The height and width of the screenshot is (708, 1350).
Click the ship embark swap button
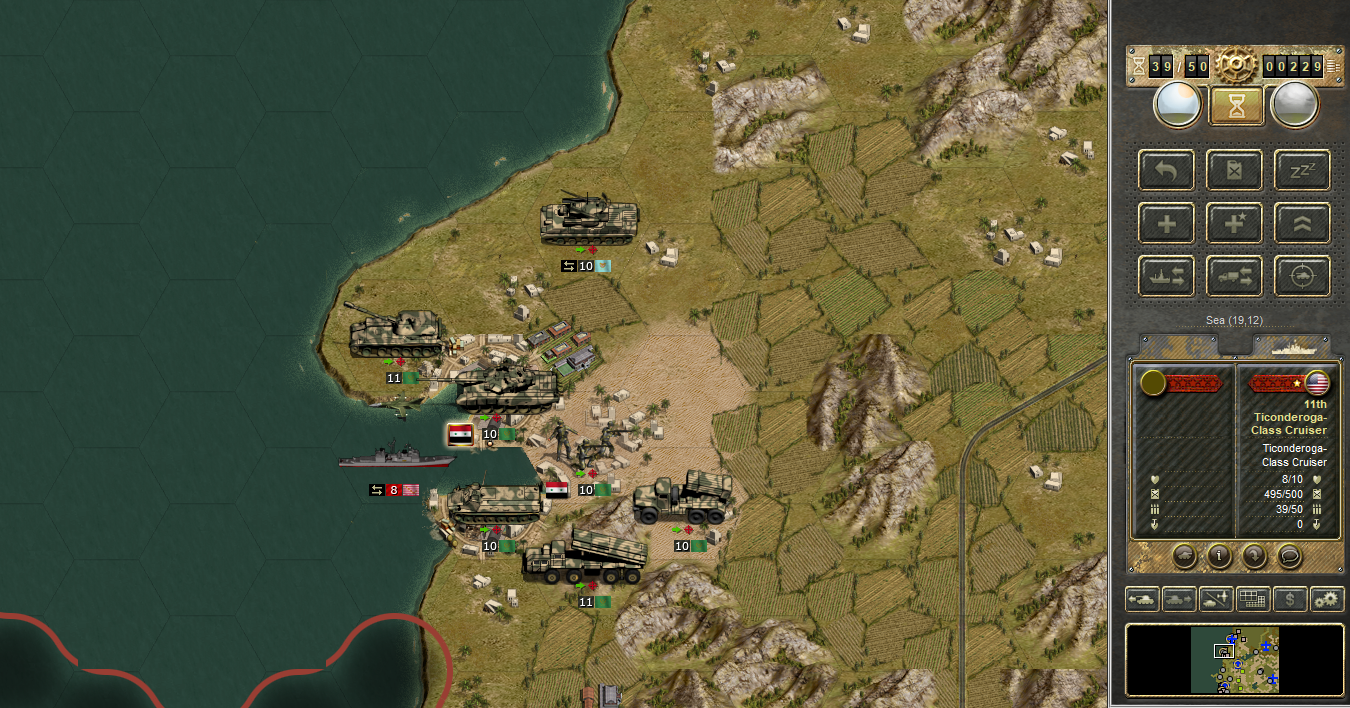pos(1167,276)
